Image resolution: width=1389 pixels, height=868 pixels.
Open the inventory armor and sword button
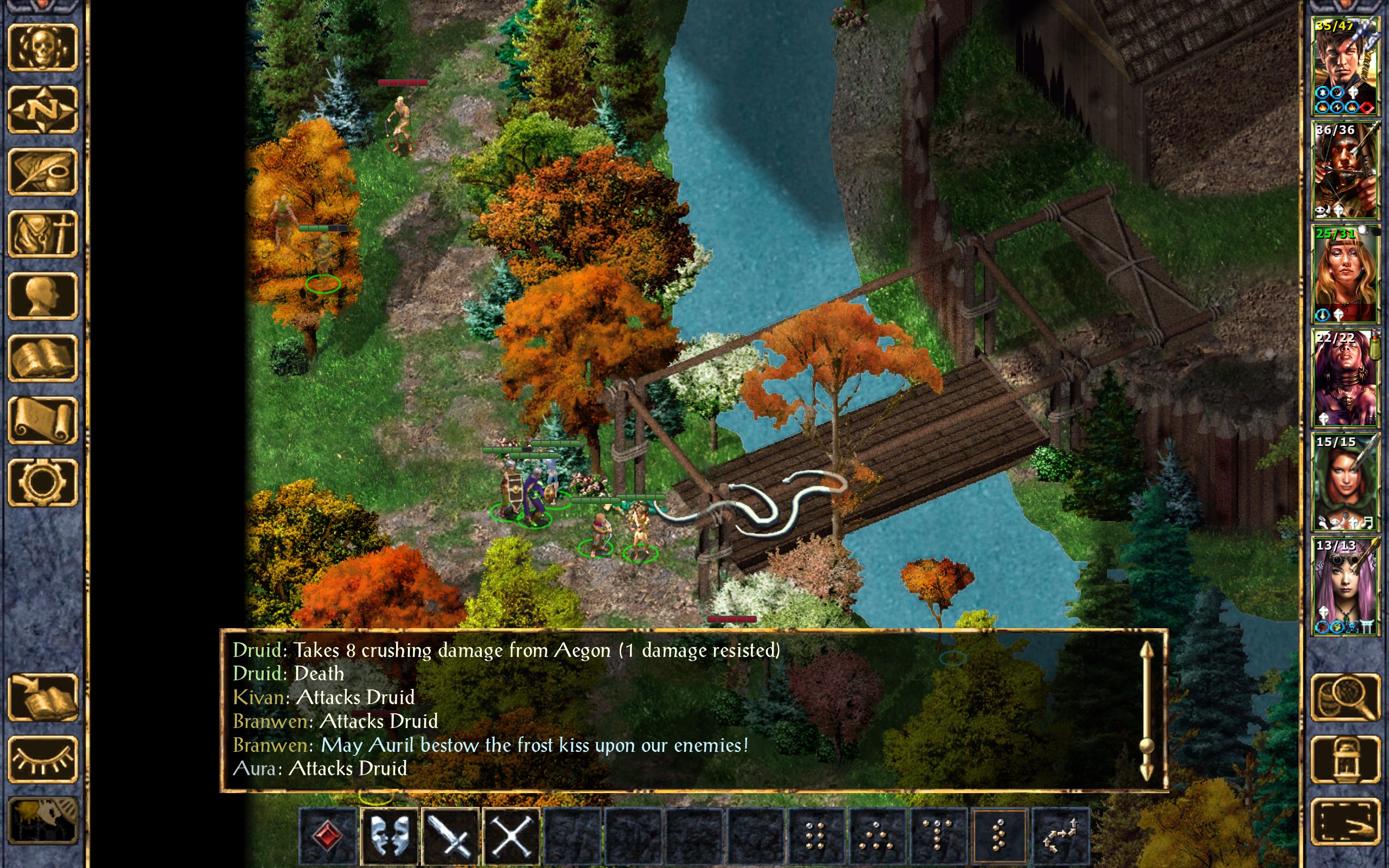coord(42,234)
